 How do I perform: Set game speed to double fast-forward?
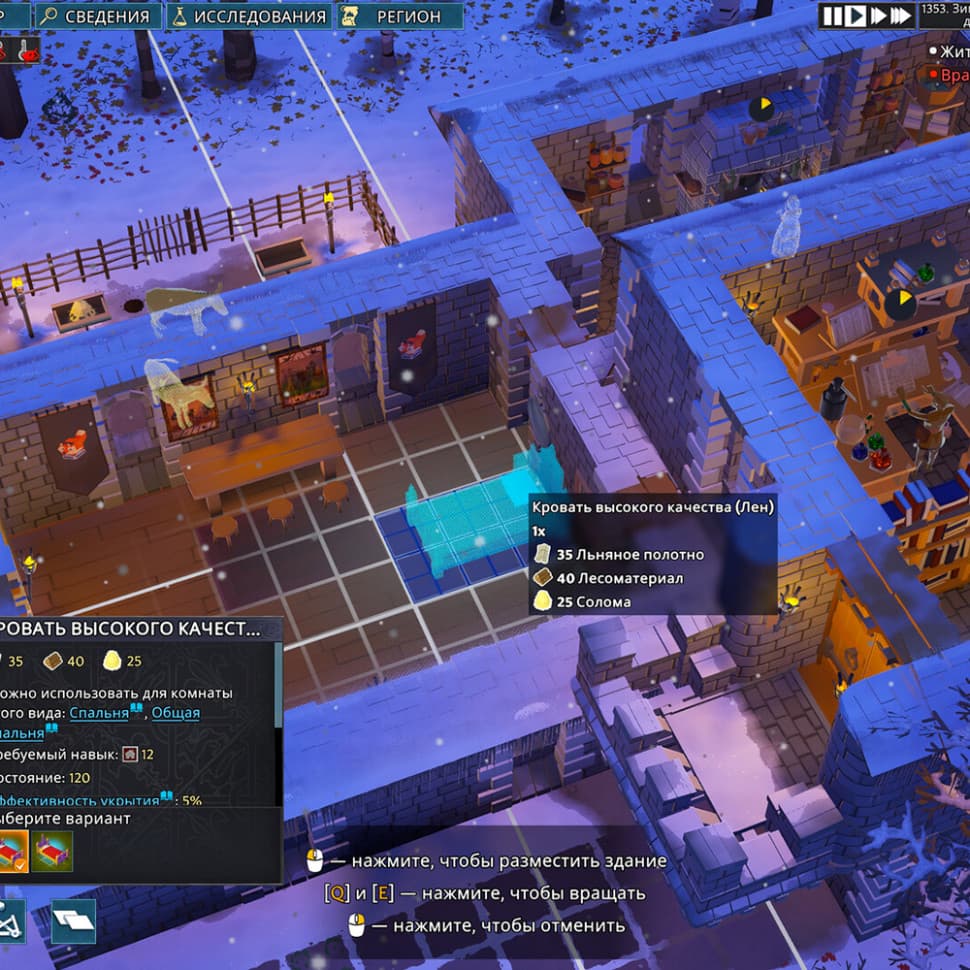tap(878, 15)
